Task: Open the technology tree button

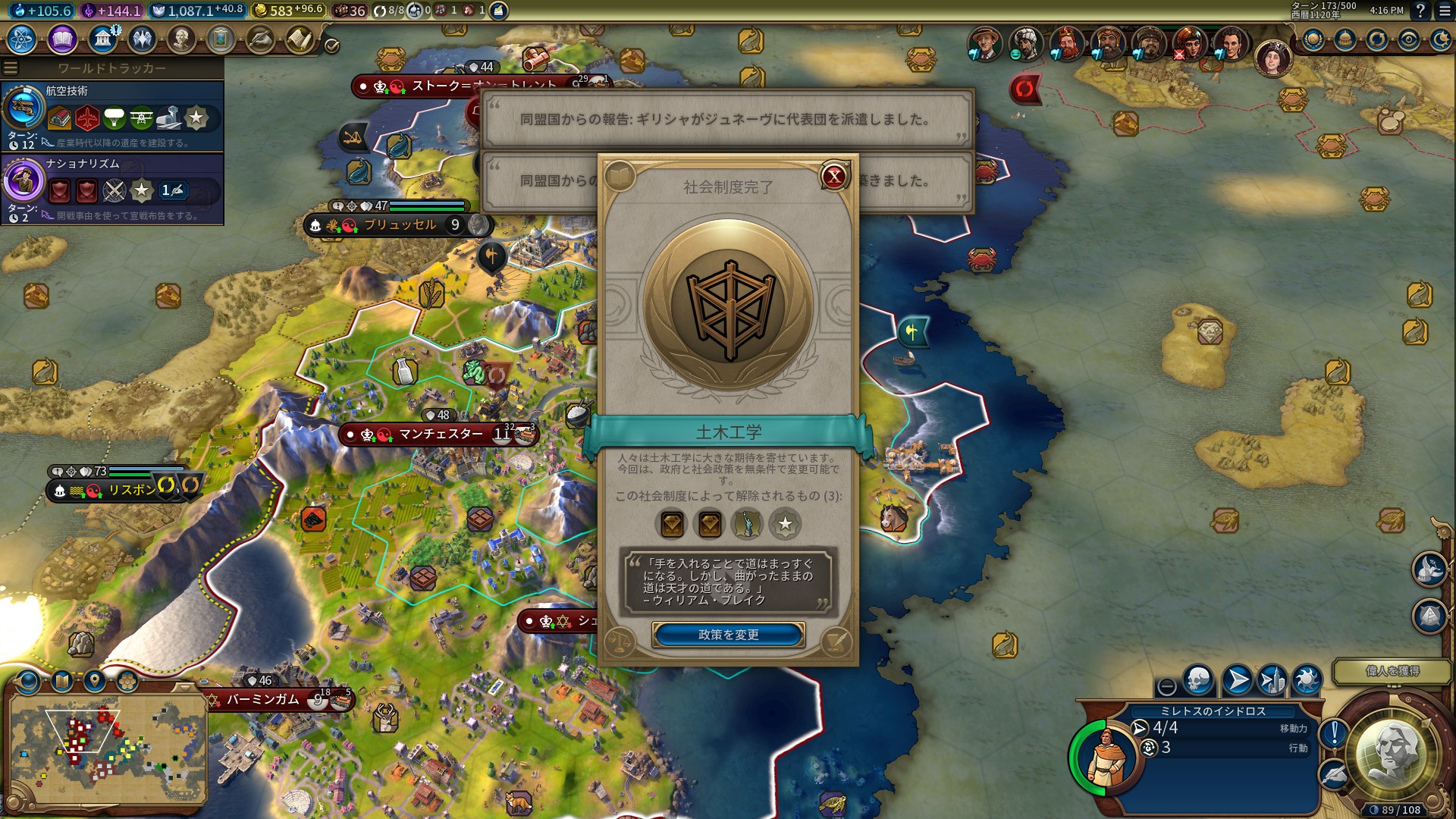Action: tap(21, 39)
